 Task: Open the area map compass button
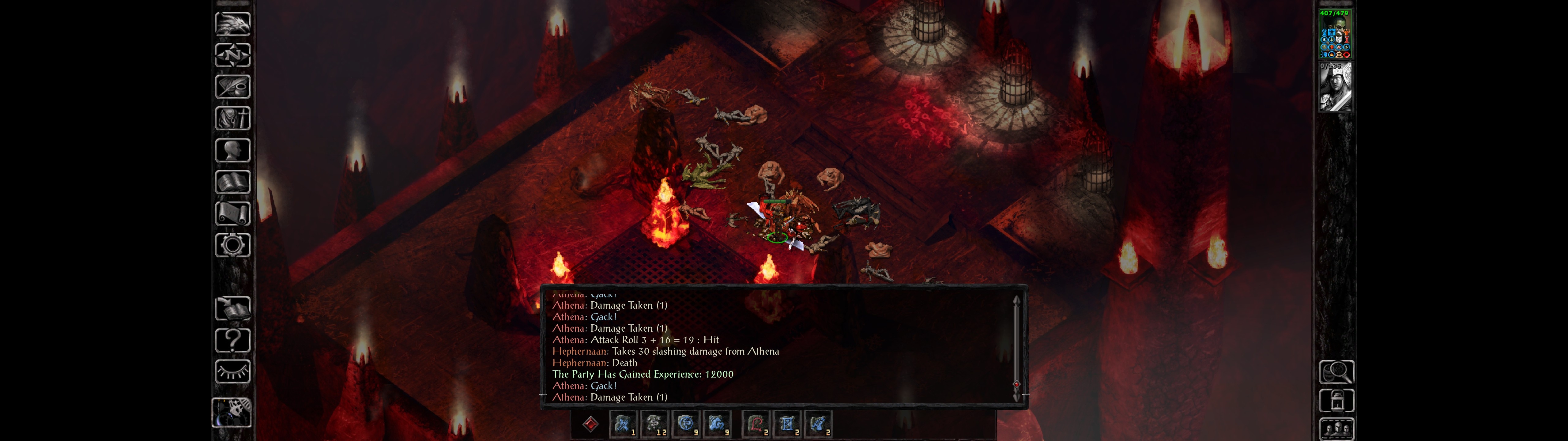(x=232, y=55)
